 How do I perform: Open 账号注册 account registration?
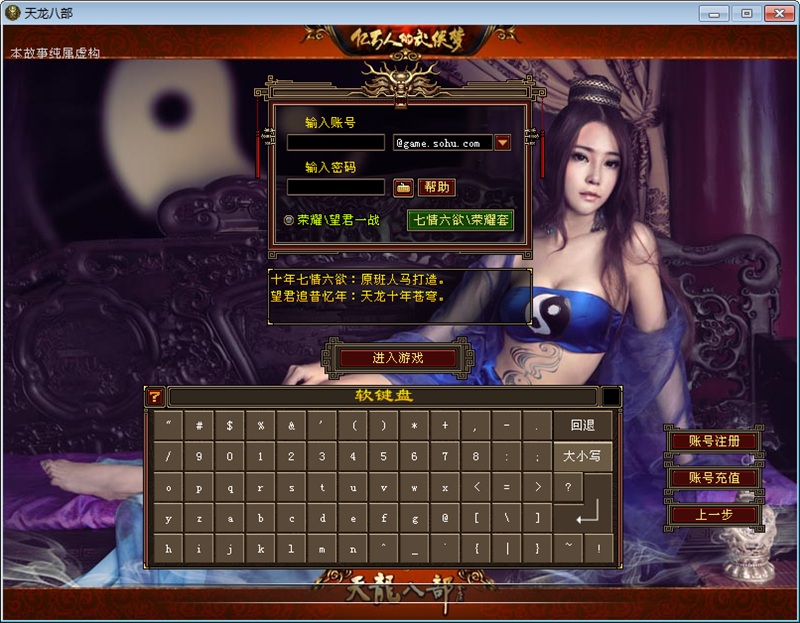[714, 441]
